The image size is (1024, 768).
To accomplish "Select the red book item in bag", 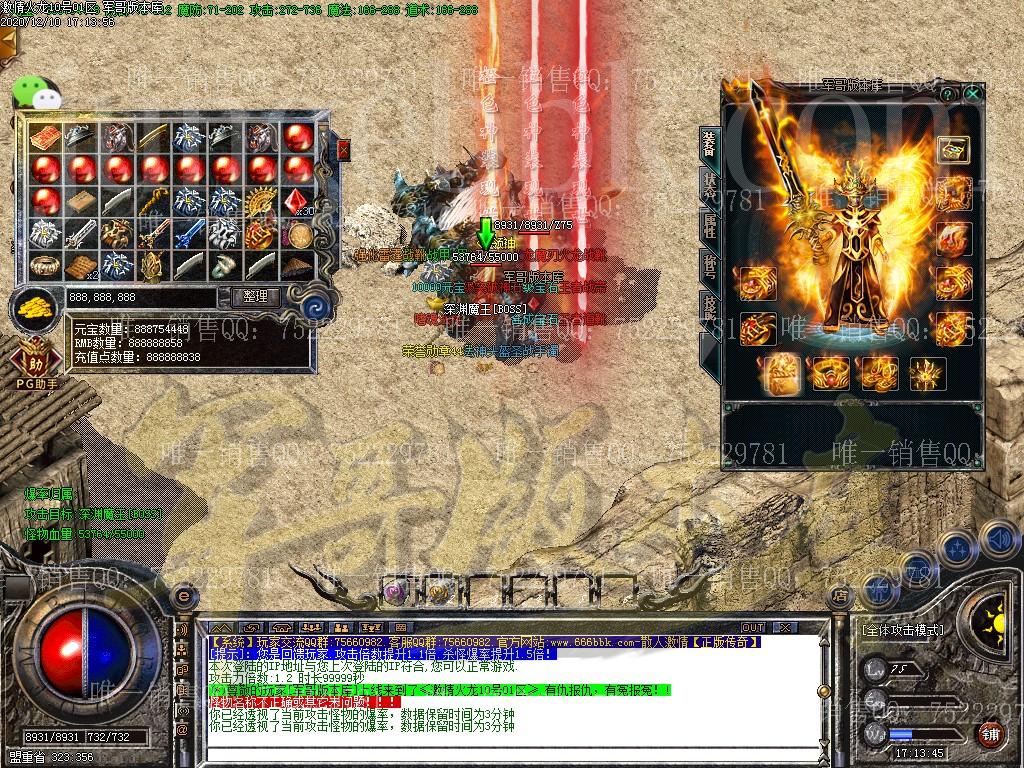I will [x=46, y=137].
